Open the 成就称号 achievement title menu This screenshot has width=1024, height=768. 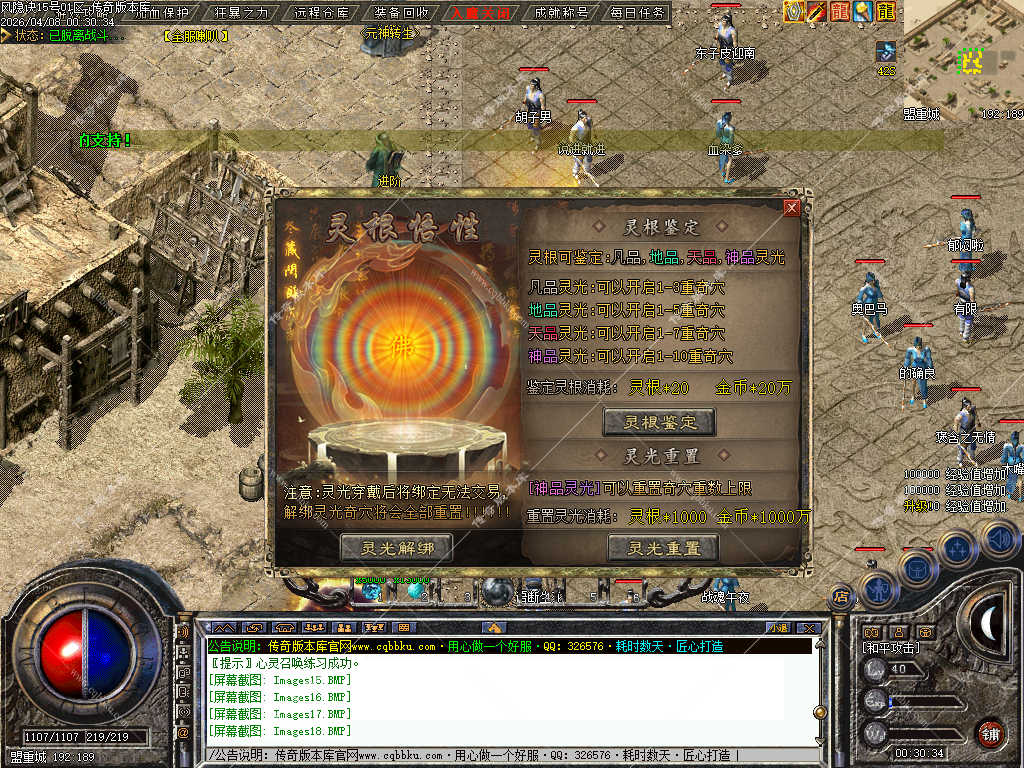click(x=561, y=13)
